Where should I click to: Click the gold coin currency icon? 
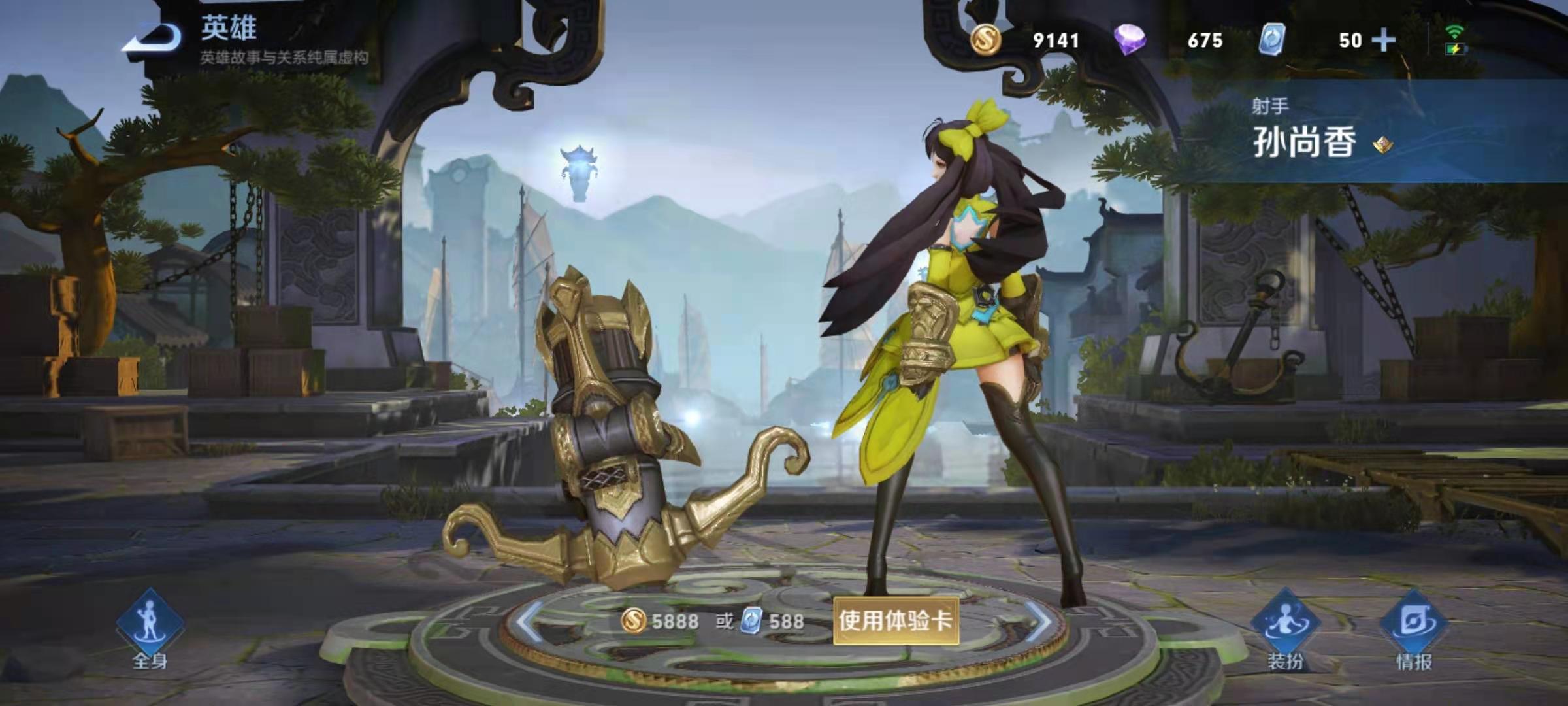(x=987, y=41)
